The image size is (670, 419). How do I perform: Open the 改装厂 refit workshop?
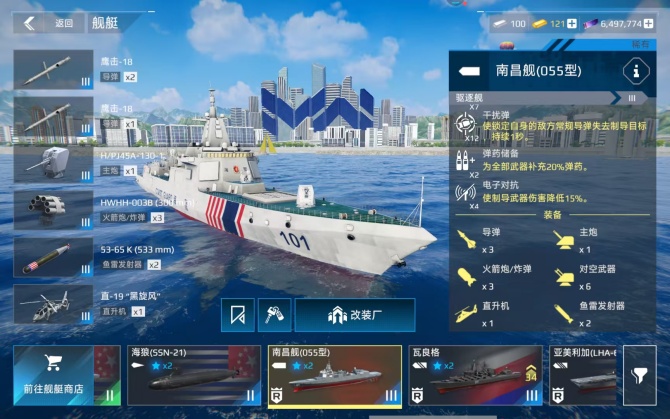click(354, 316)
